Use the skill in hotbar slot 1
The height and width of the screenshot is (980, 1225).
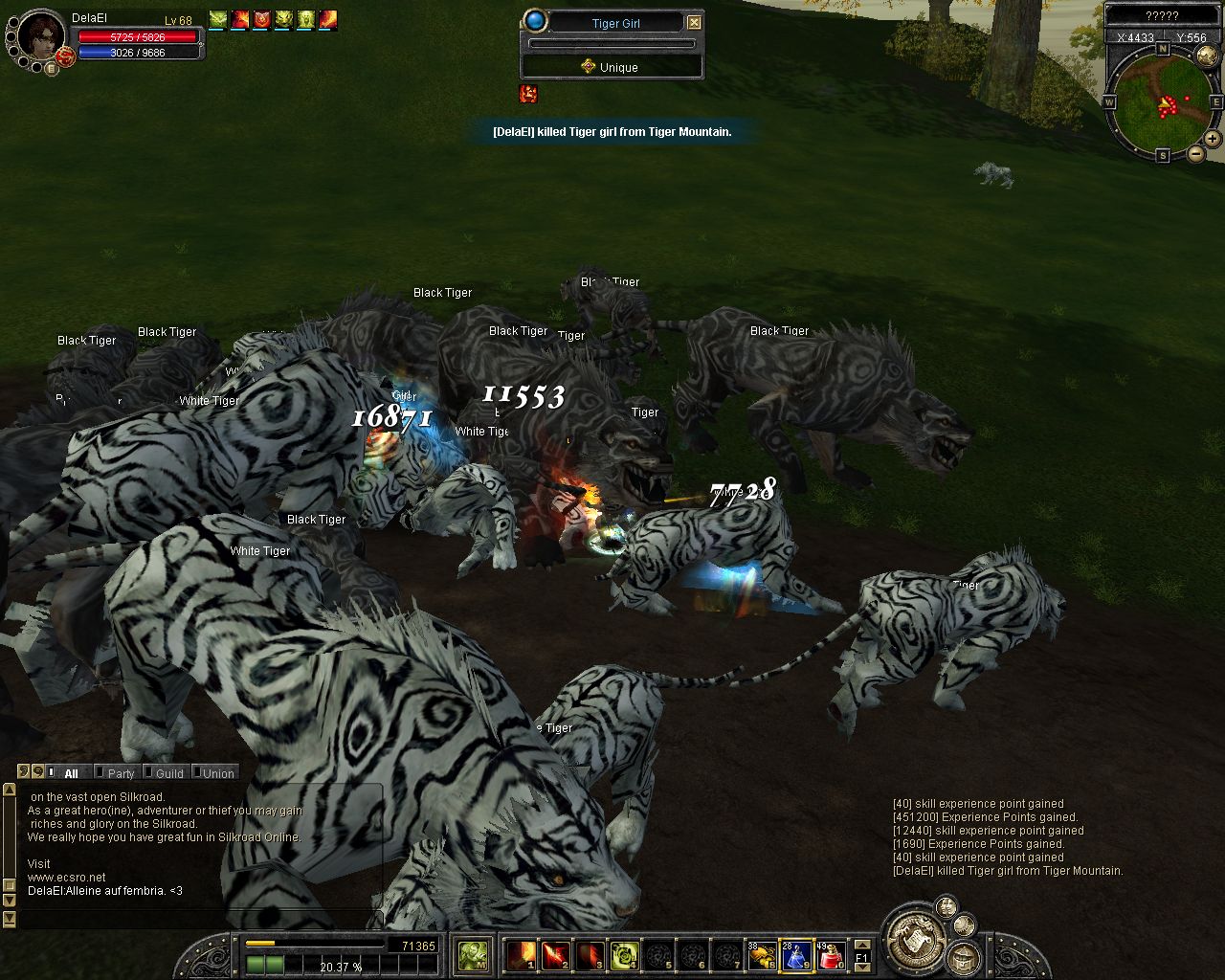[522, 954]
